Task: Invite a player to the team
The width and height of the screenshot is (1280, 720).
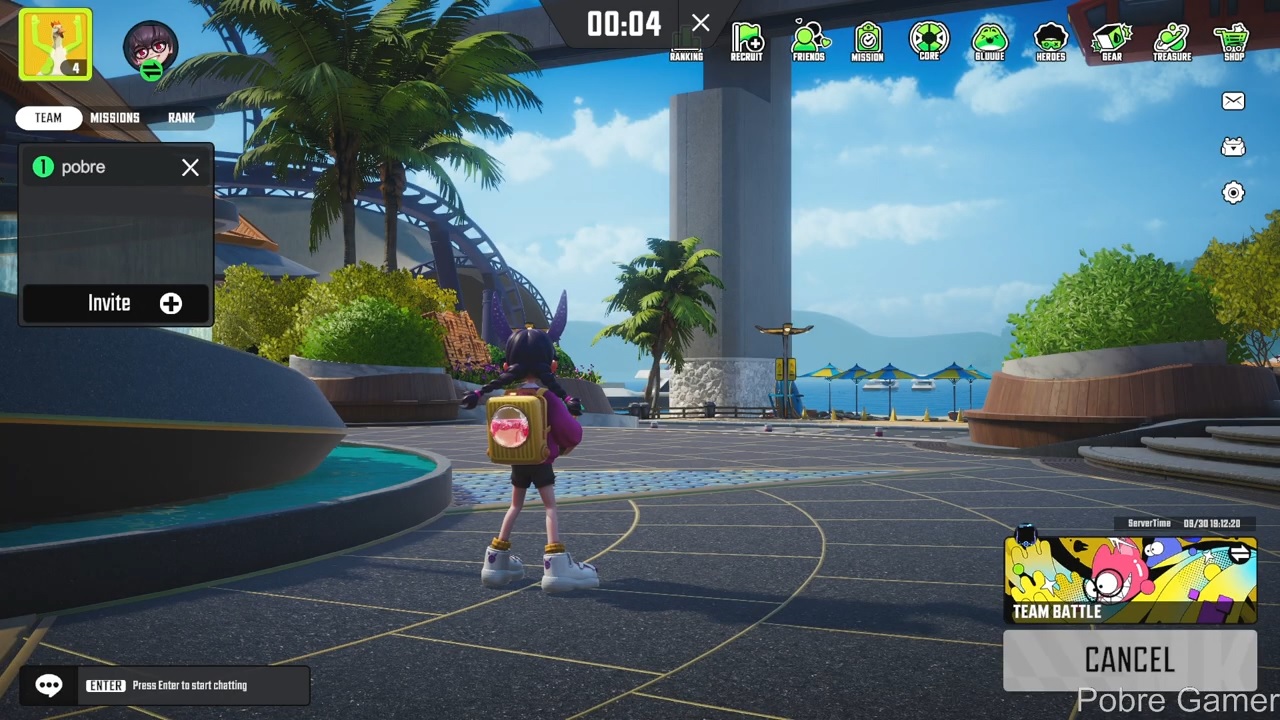Action: tap(116, 303)
